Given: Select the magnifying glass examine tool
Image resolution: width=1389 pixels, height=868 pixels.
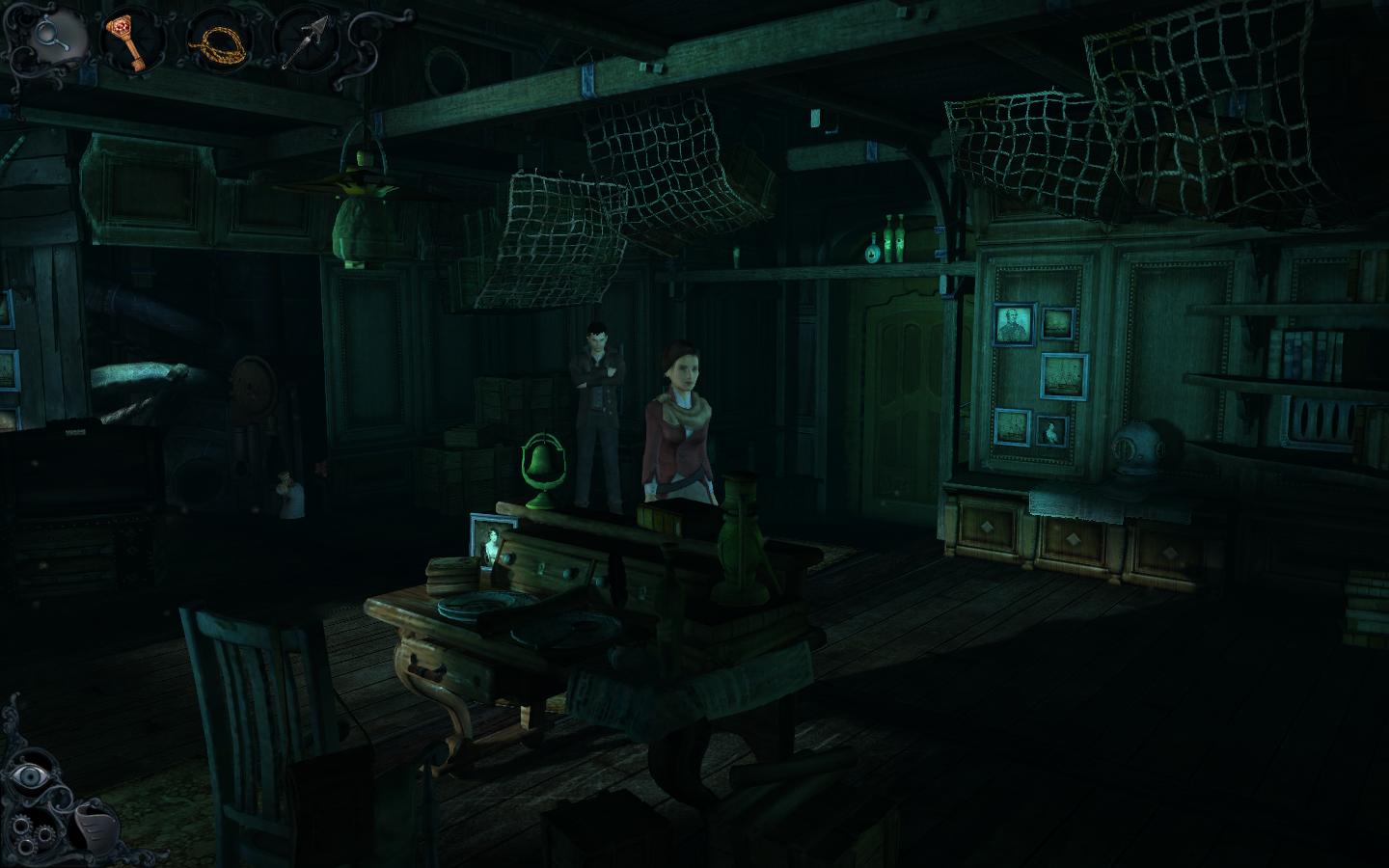Looking at the screenshot, I should (48, 37).
